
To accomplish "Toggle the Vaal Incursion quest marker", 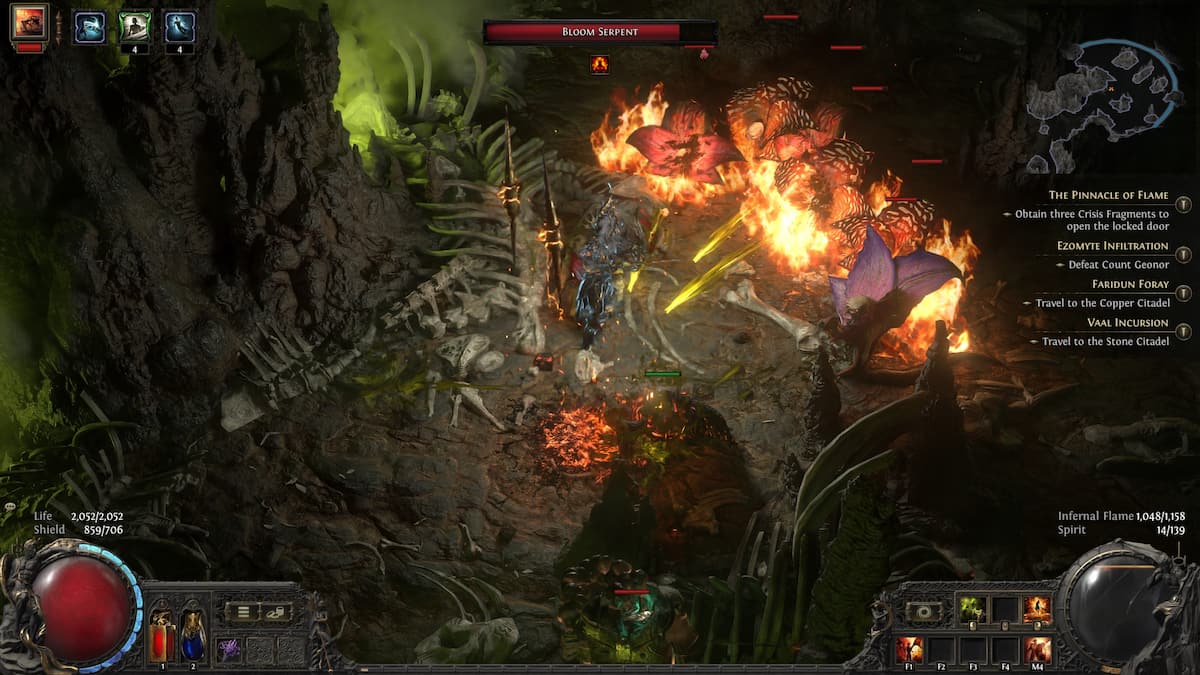I will click(1184, 331).
